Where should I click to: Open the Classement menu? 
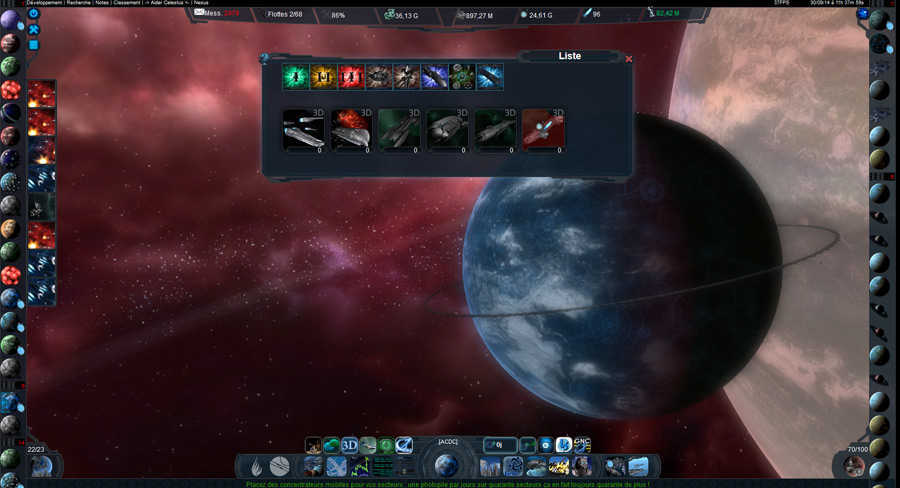[161, 4]
